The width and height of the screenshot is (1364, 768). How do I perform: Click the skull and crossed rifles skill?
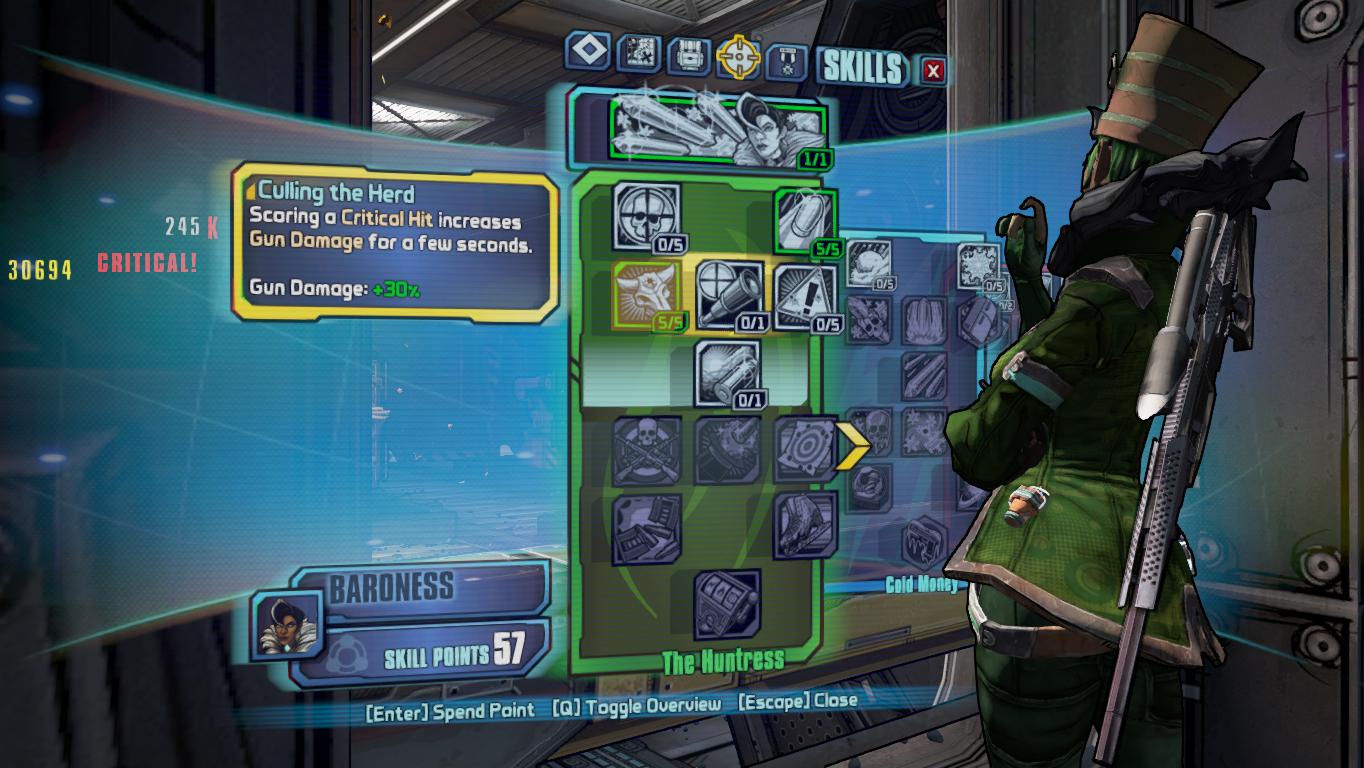(x=646, y=450)
